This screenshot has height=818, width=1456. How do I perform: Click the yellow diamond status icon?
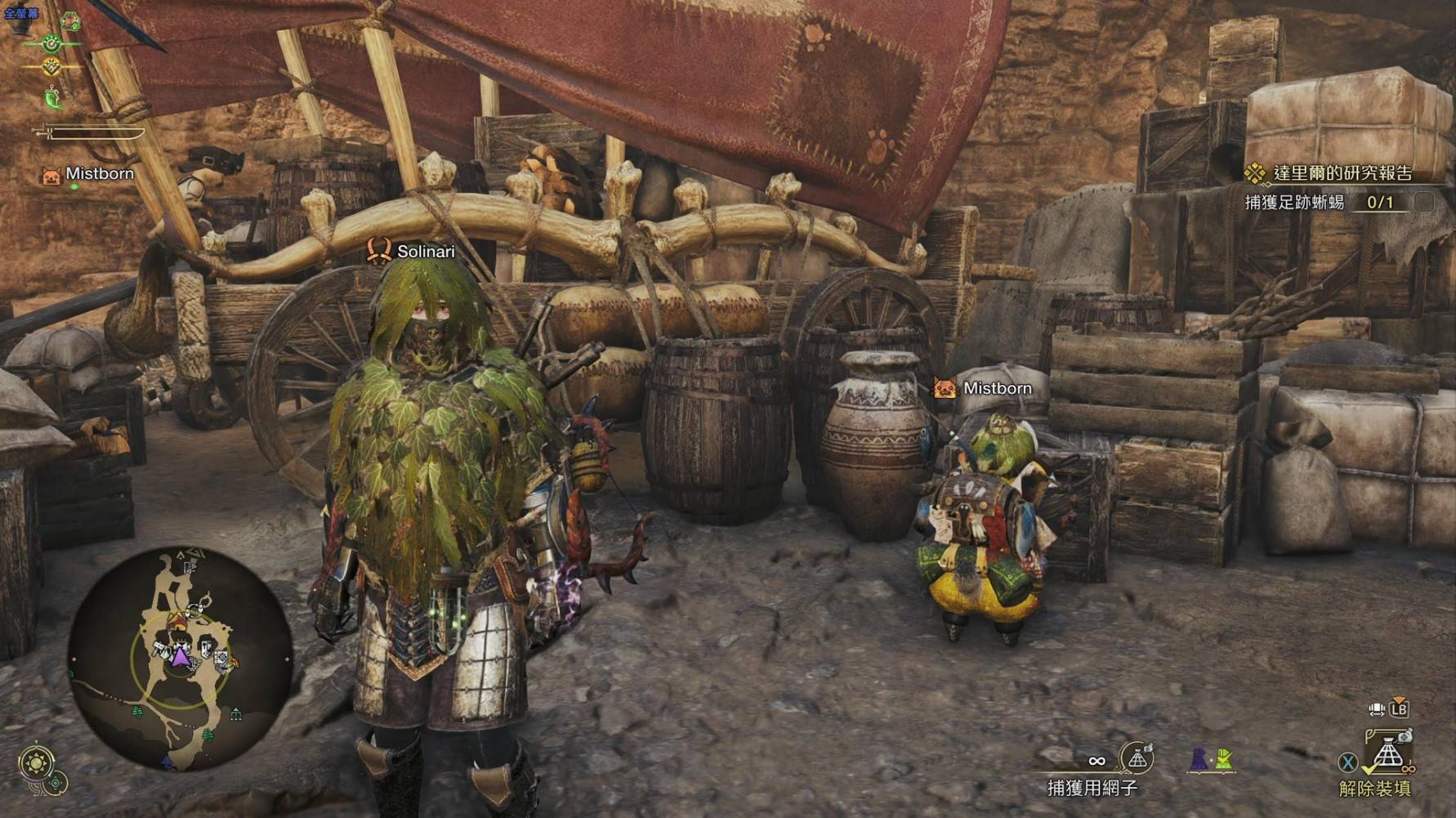pos(52,67)
